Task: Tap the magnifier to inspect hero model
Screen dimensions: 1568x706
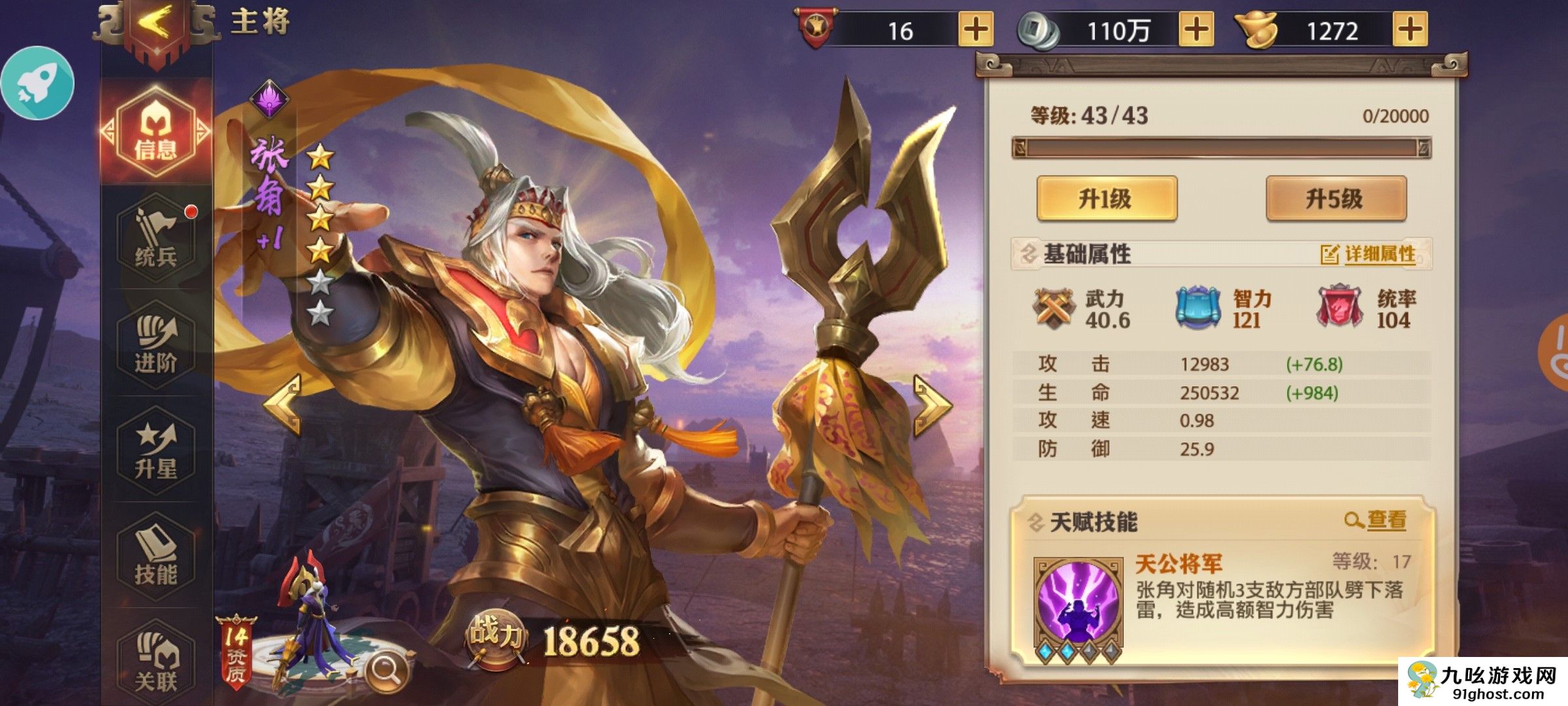Action: (387, 670)
